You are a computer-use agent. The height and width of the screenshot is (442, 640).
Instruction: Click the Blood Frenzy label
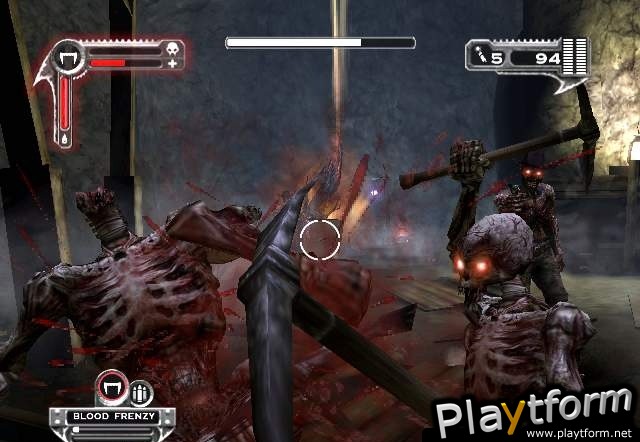point(107,413)
